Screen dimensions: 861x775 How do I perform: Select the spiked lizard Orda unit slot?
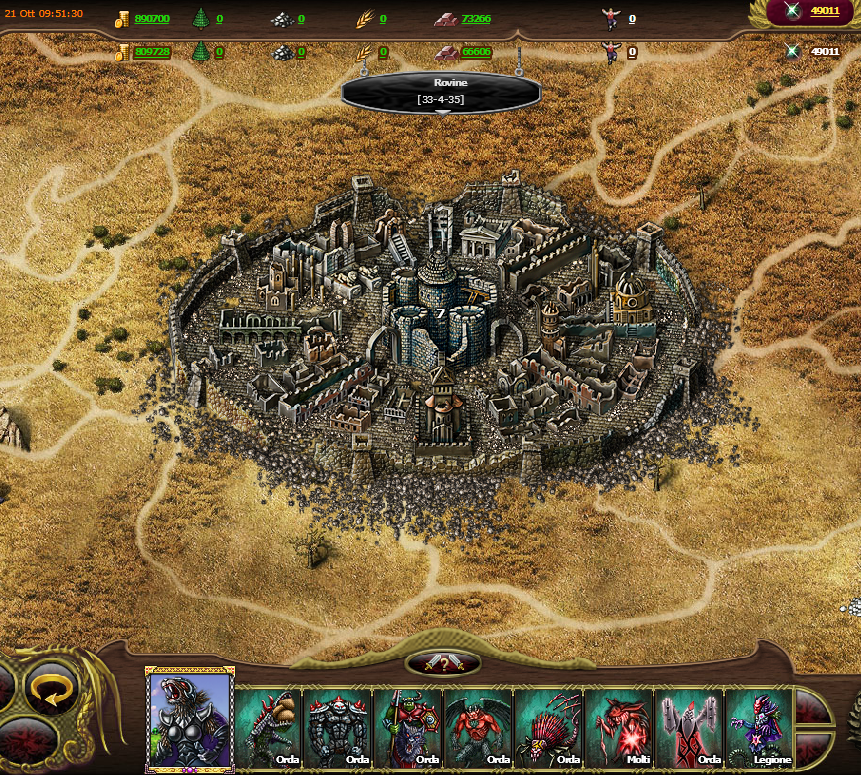(x=268, y=727)
